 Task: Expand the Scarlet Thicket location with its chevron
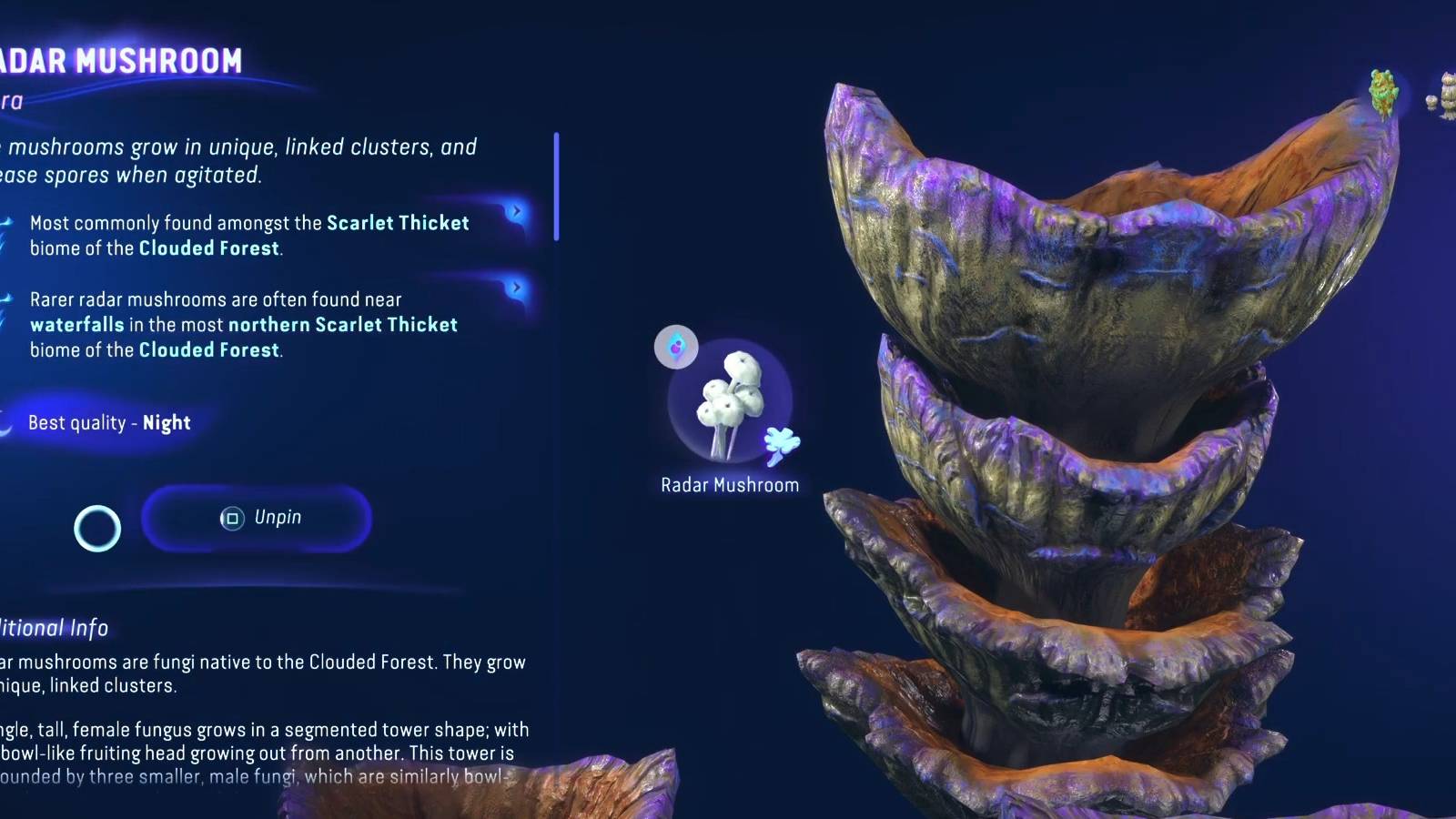point(516,210)
